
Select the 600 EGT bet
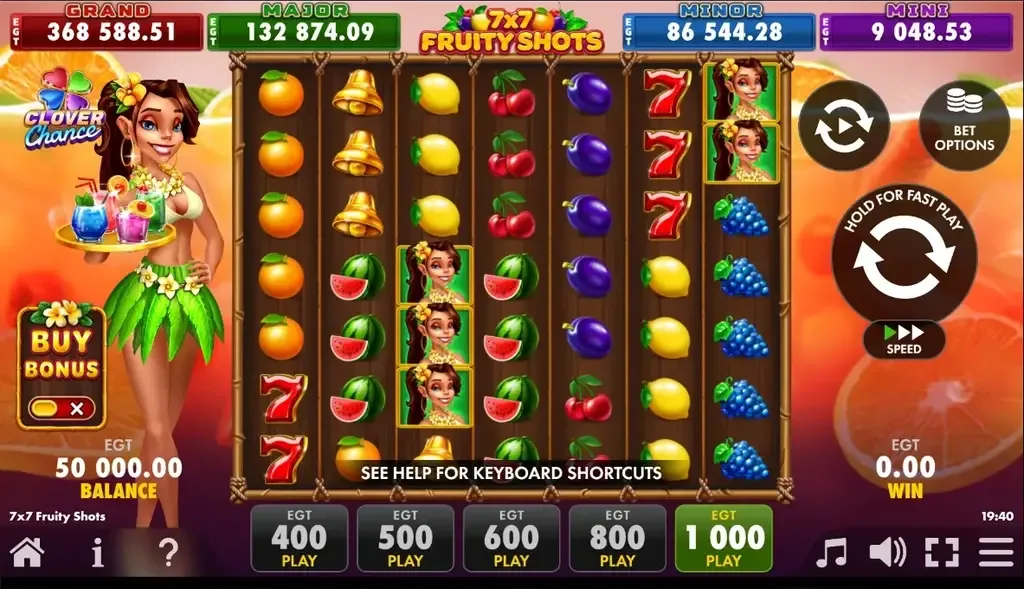tap(511, 540)
